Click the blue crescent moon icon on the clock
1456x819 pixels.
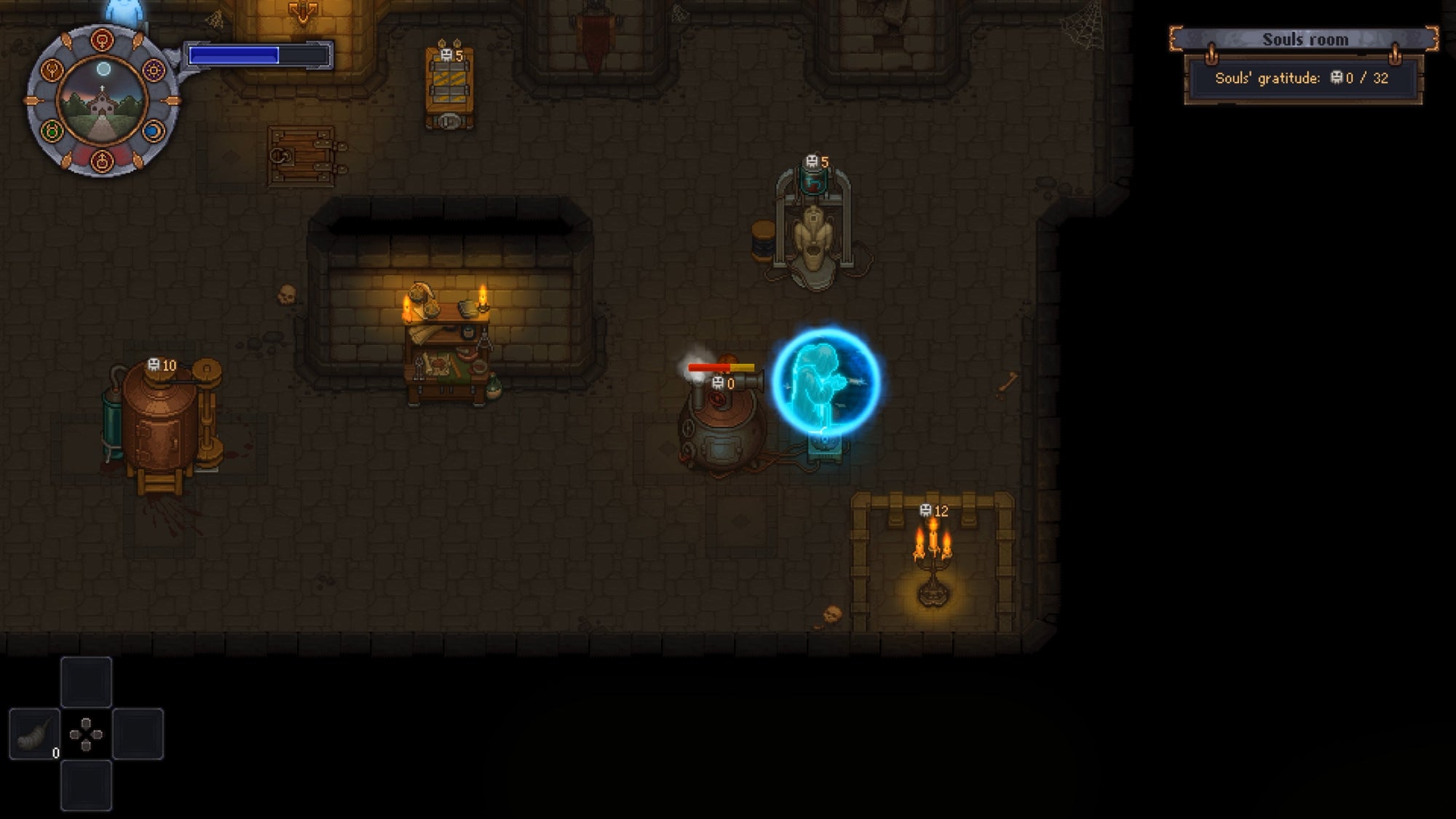pyautogui.click(x=152, y=132)
